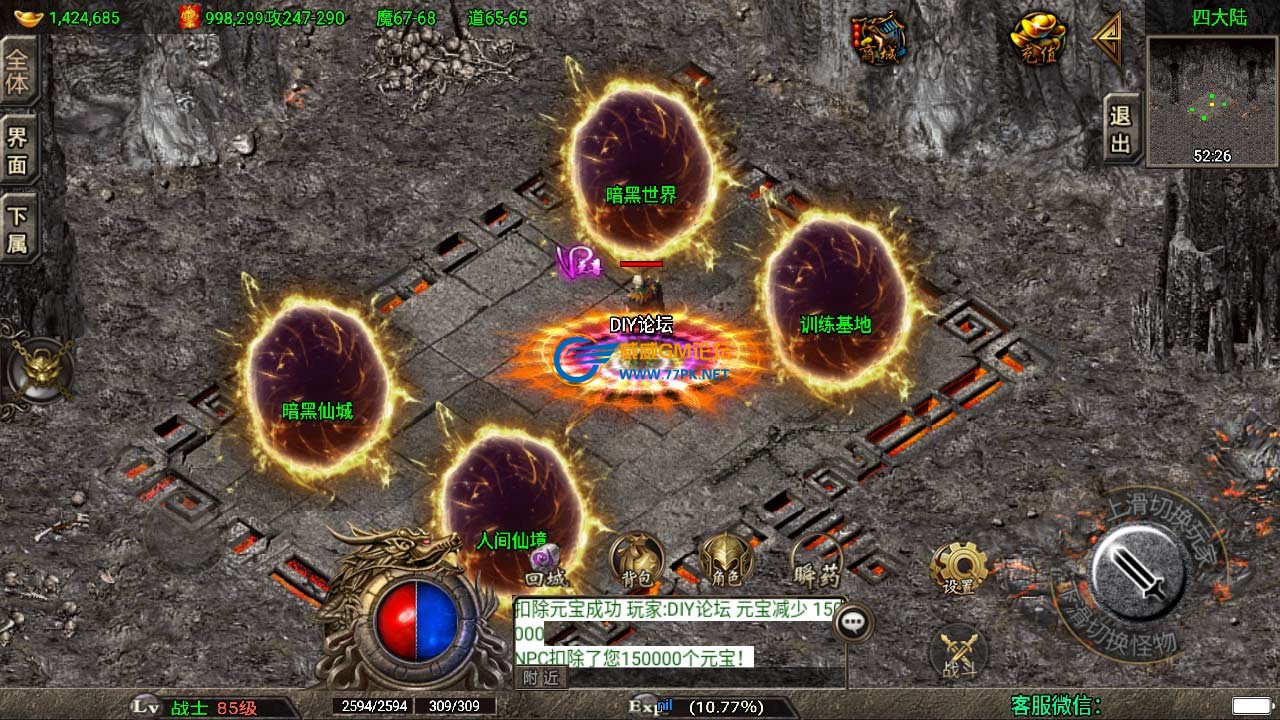Open the 设置 settings gear
Screen dimensions: 1280x720
[x=958, y=570]
